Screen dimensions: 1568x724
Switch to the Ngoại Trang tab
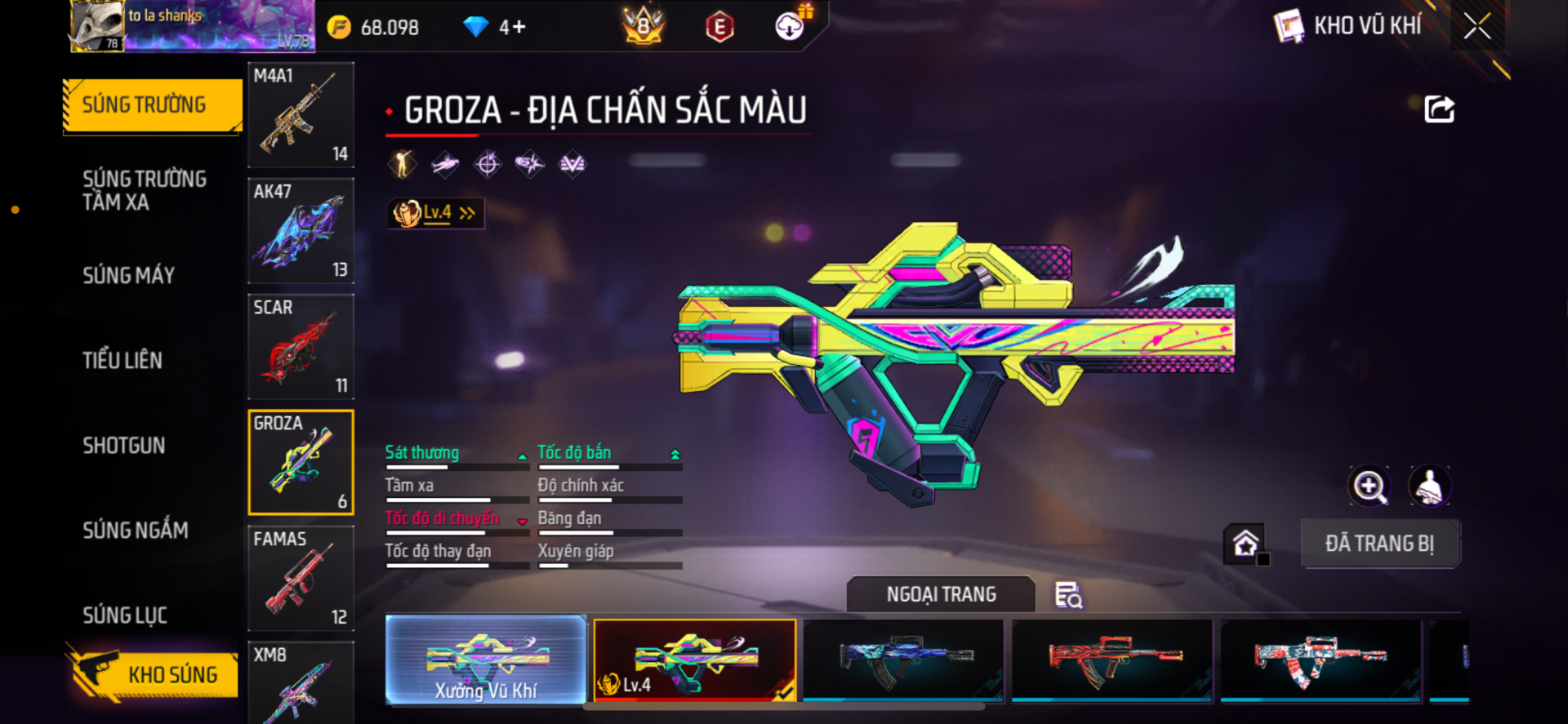pyautogui.click(x=941, y=594)
